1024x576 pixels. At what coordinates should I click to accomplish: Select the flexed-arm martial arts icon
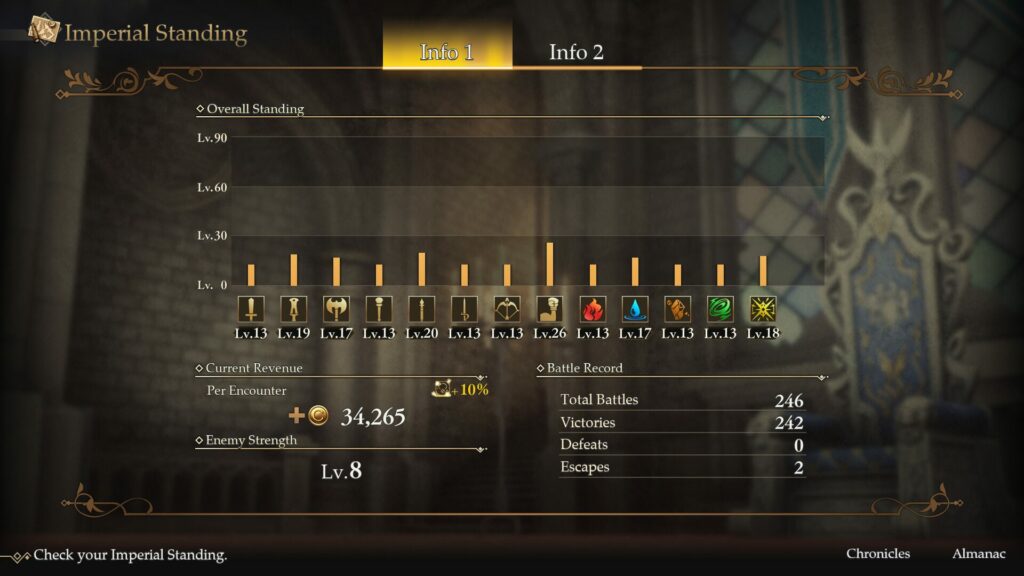click(550, 308)
